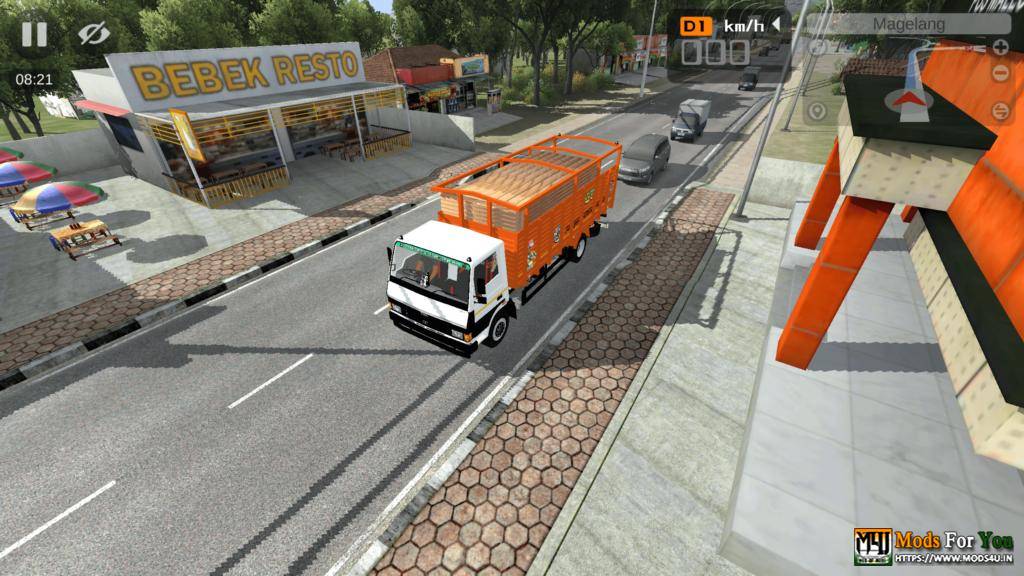Click the two-arrows swap icon on the minimap
The image size is (1024, 576).
[x=1000, y=111]
